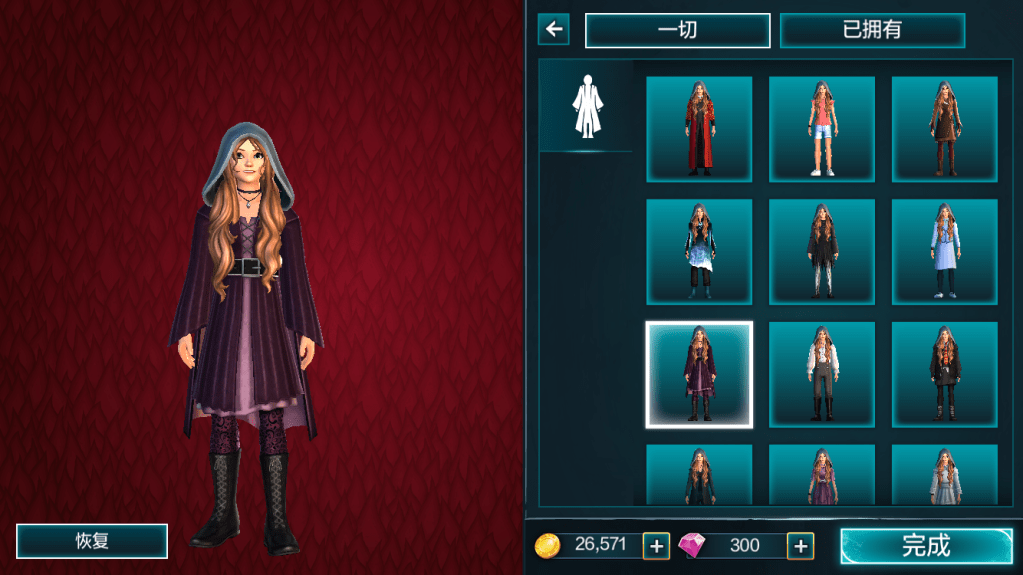The height and width of the screenshot is (575, 1023).
Task: Confirm with the 完成 button
Action: pyautogui.click(x=926, y=545)
